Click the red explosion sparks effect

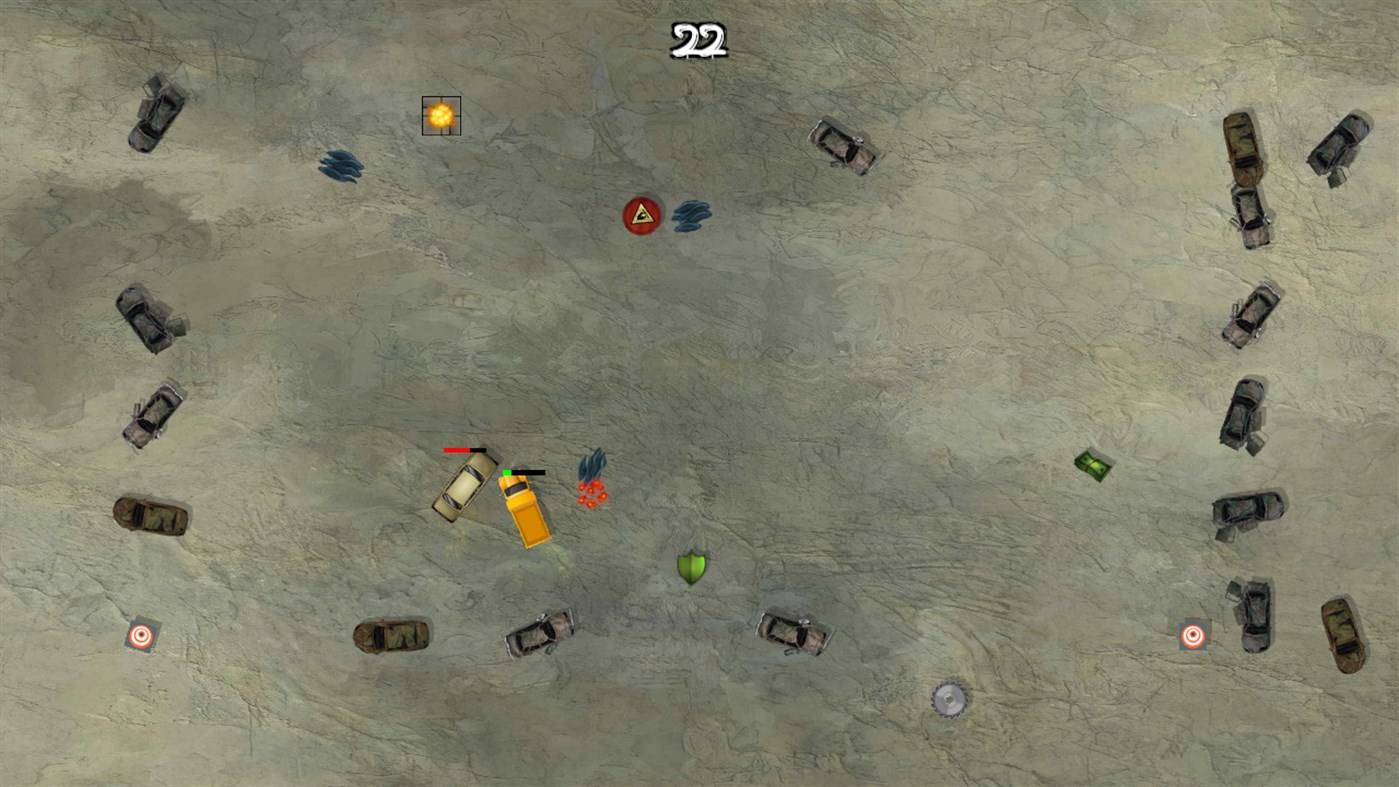(x=592, y=492)
